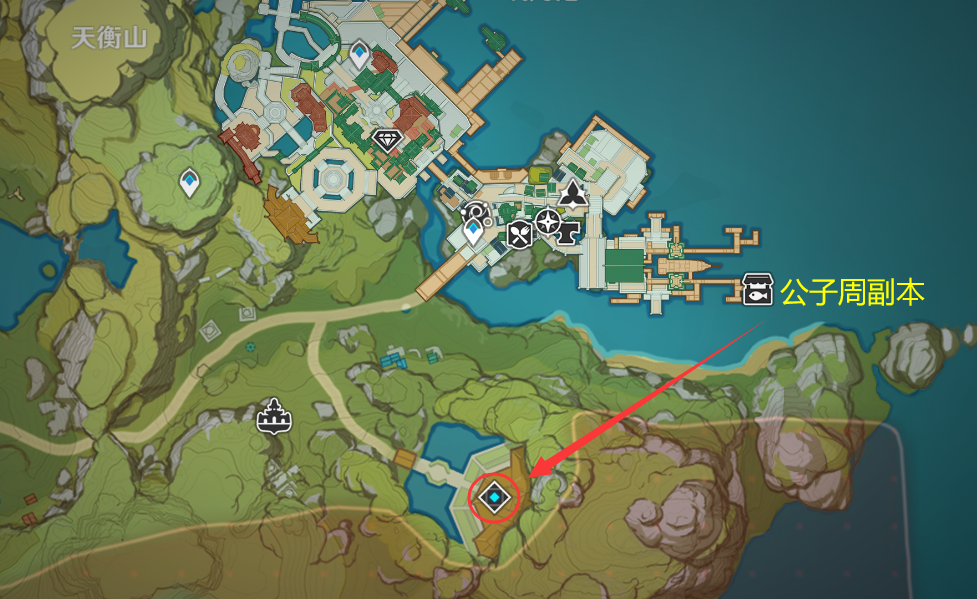The height and width of the screenshot is (599, 977).
Task: Select the blacksmith anvil marker
Action: (569, 233)
